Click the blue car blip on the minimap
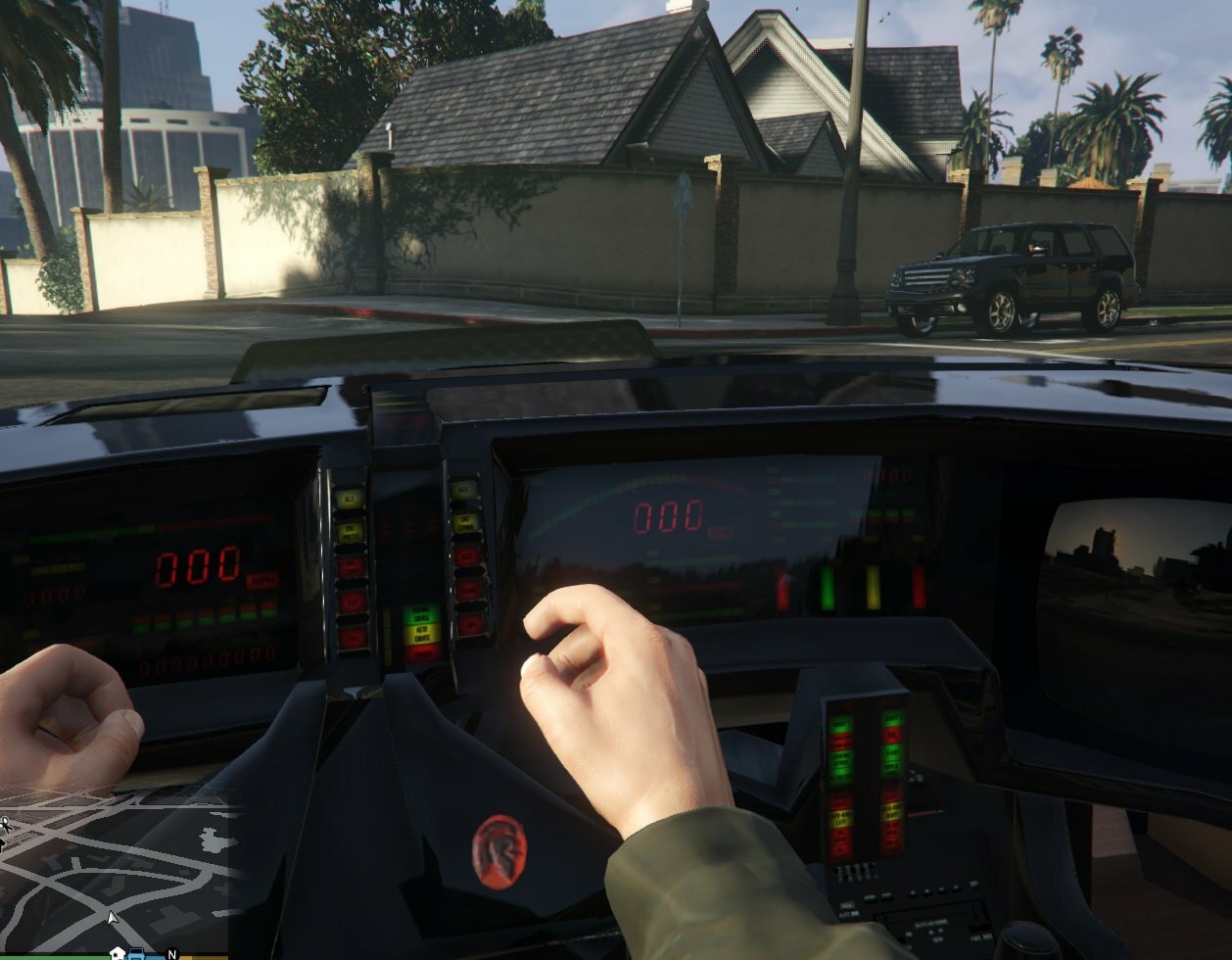Screen dimensions: 1232x960 (137, 954)
